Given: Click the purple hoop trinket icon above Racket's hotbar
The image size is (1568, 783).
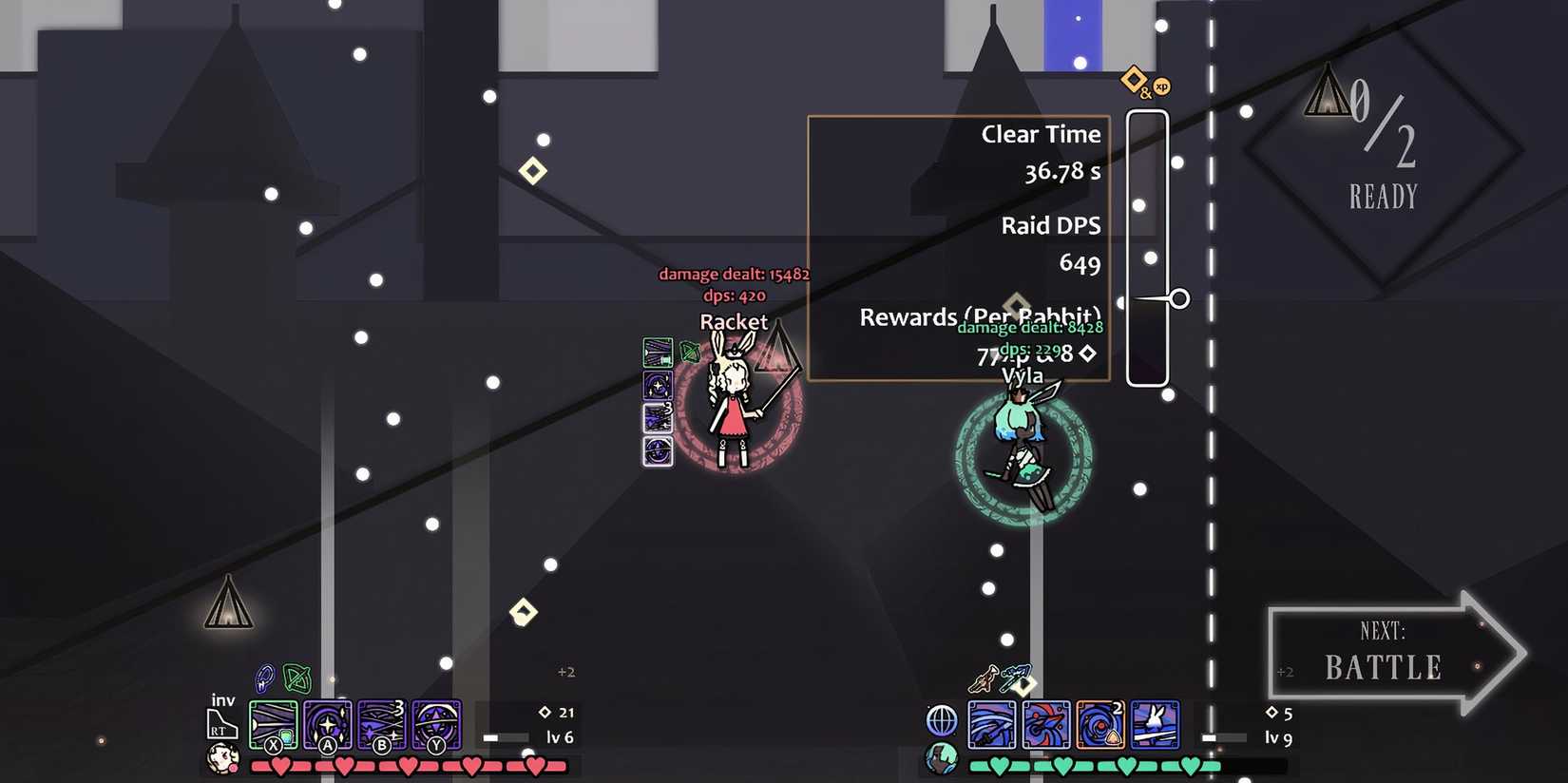Looking at the screenshot, I should 262,678.
